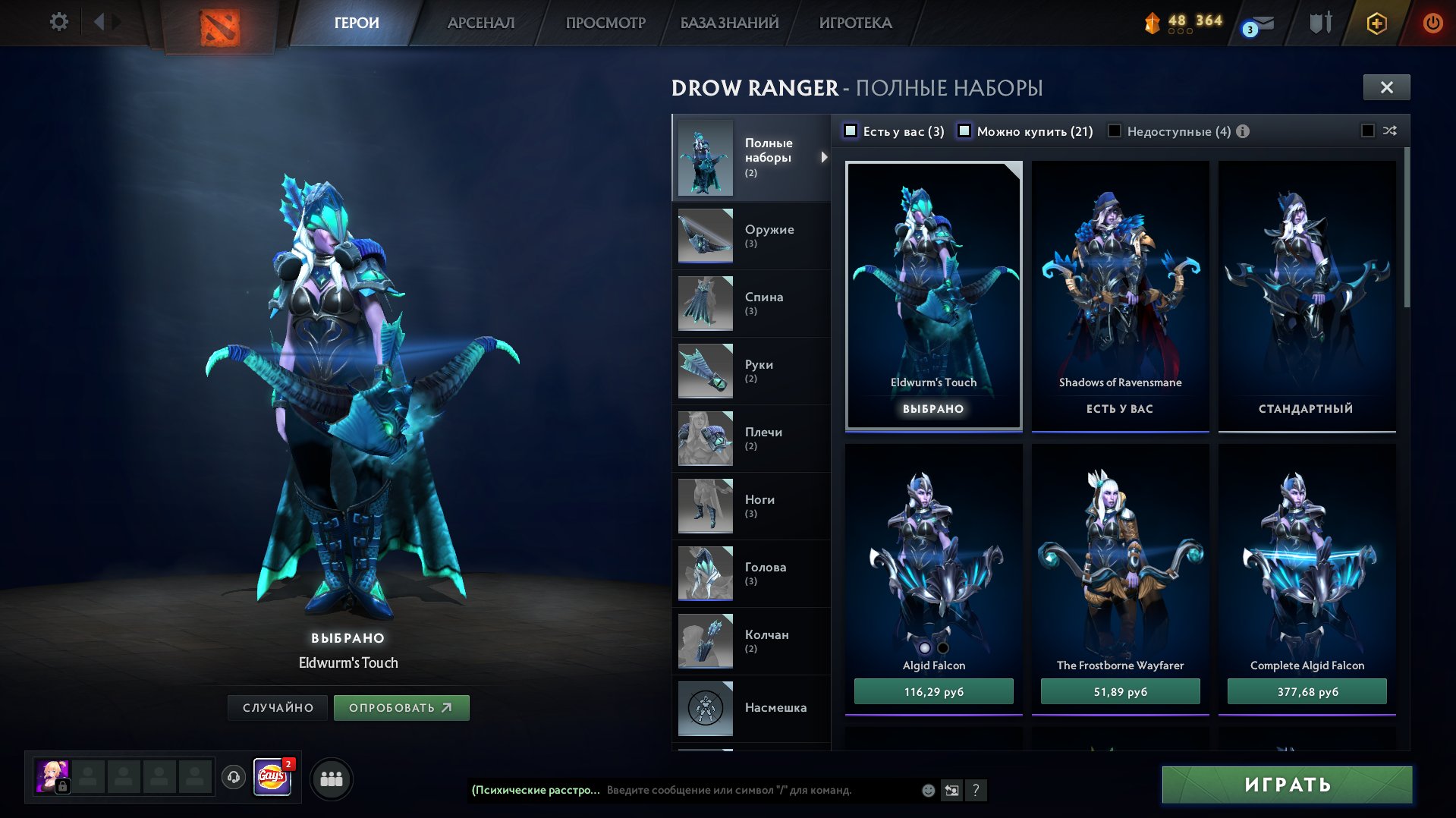This screenshot has width=1456, height=818.
Task: Toggle the 'Можно купить' filter checkbox
Action: (x=964, y=131)
